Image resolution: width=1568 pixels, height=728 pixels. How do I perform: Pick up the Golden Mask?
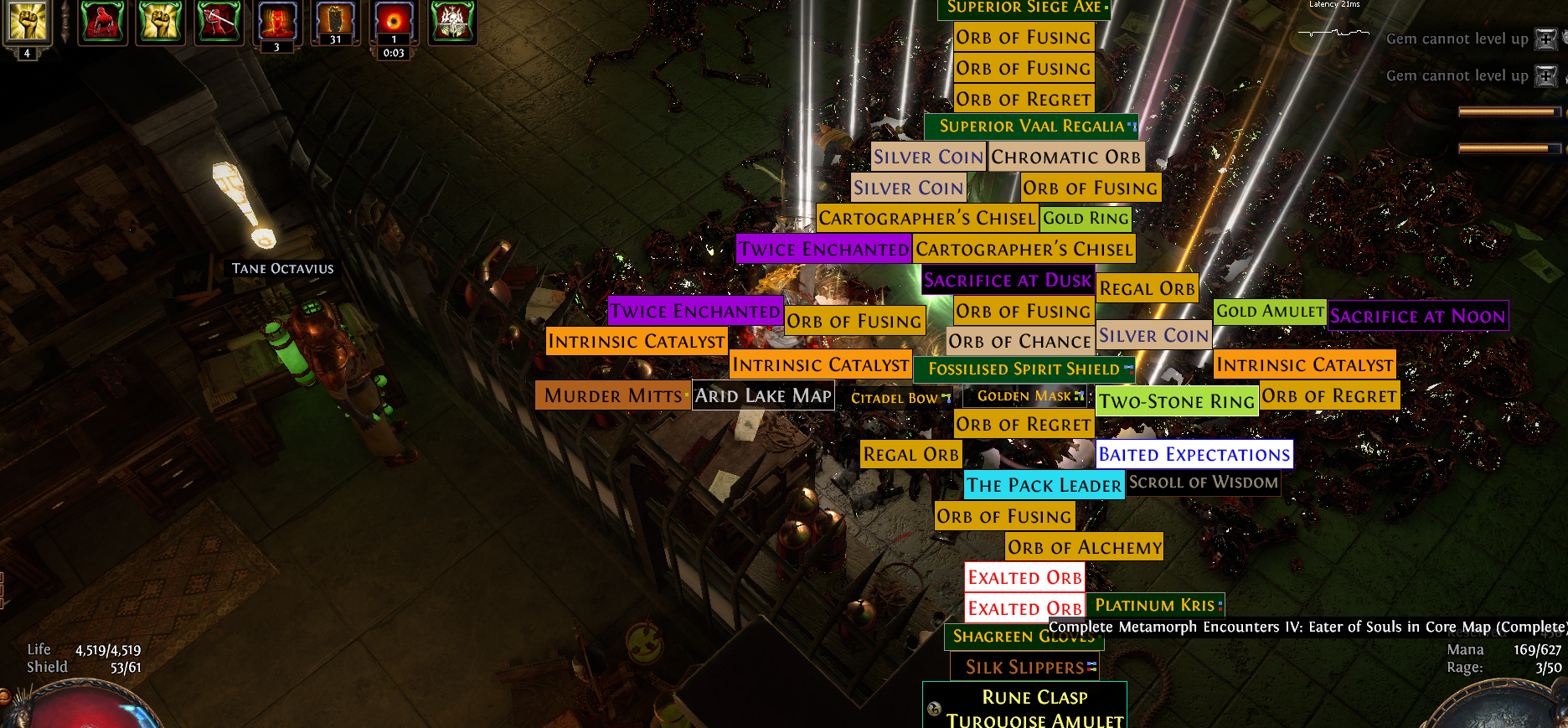[1024, 396]
